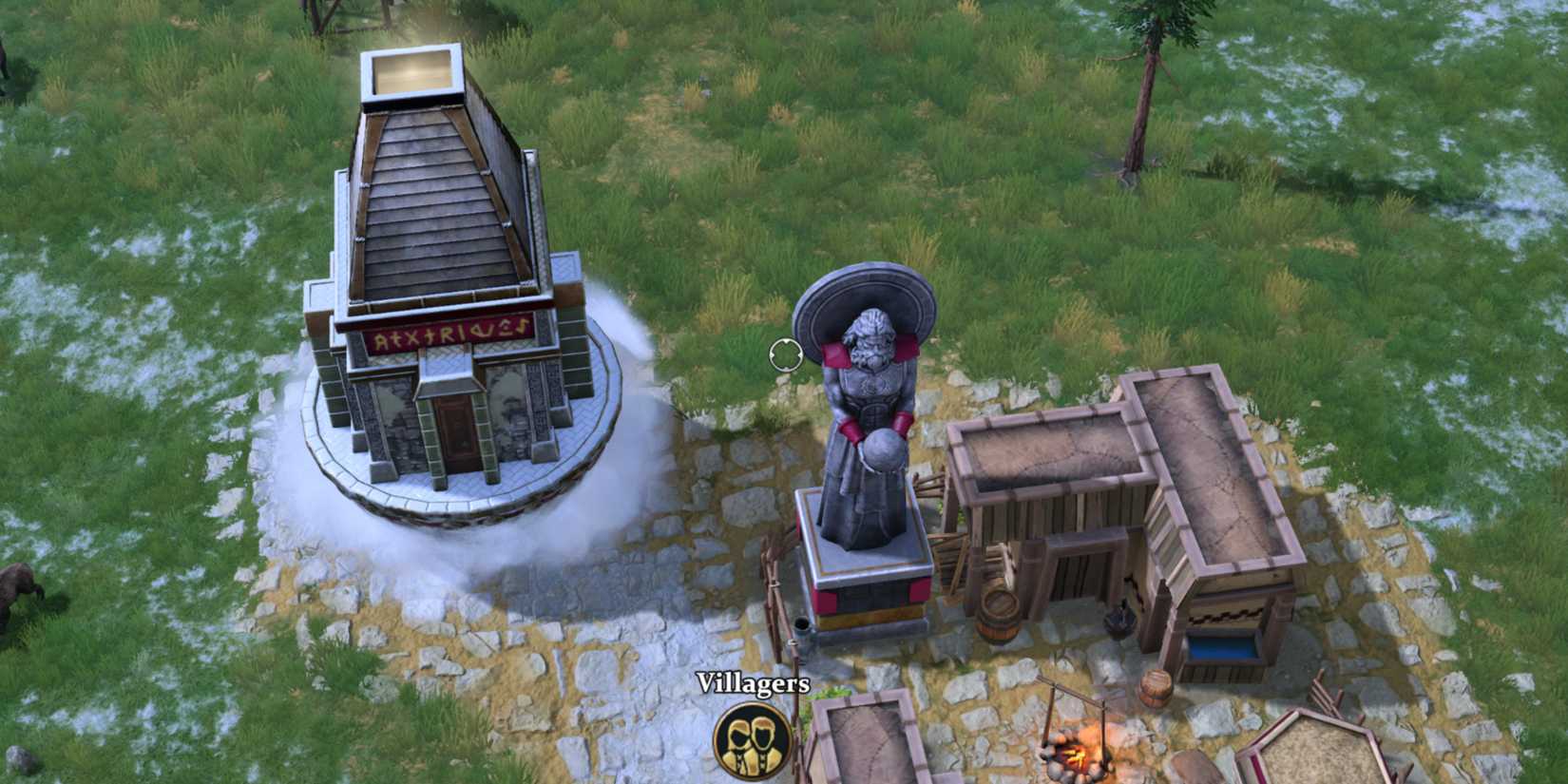Click the golden lettering banner on the temple
Viewport: 1568px width, 784px height.
(447, 330)
